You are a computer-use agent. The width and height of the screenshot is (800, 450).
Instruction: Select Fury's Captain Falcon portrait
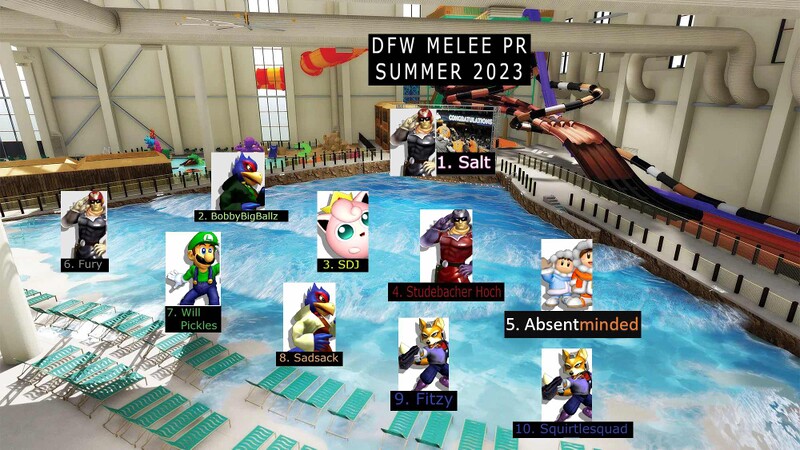84,223
